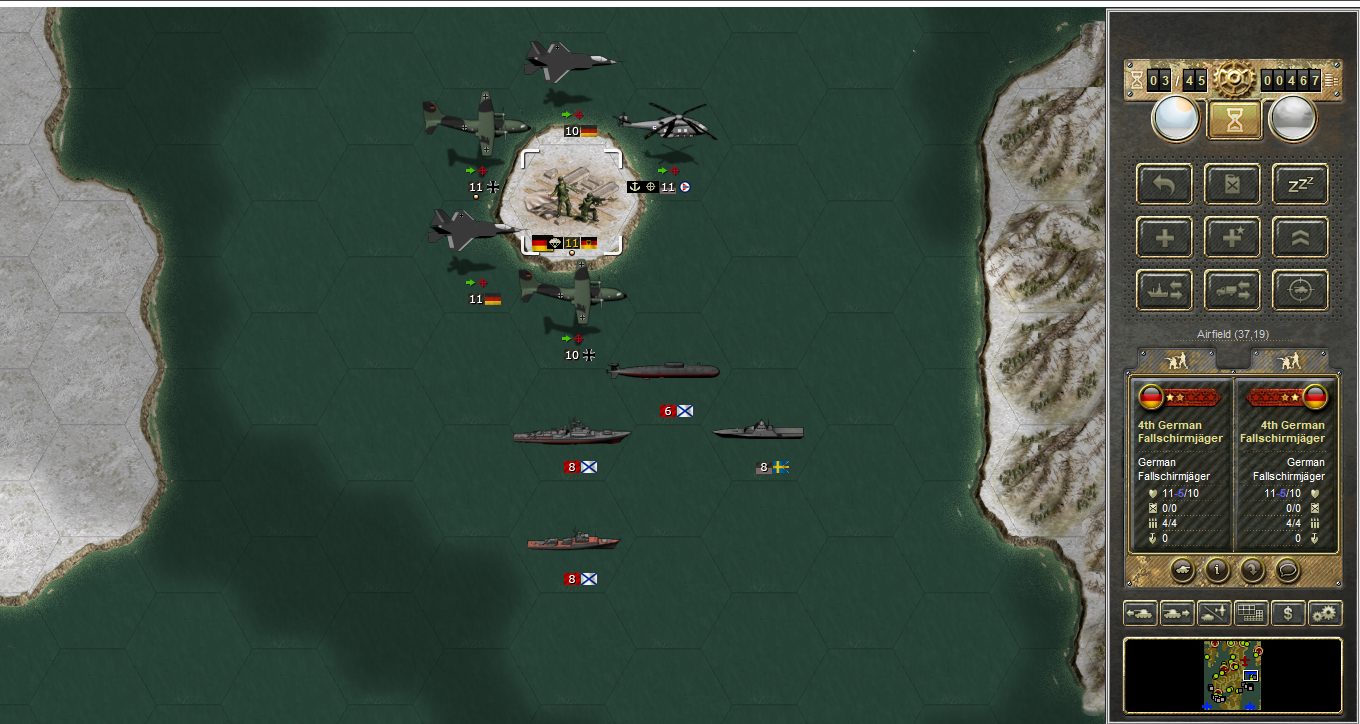
Task: Toggle the grid overlay toolbar button
Action: click(1250, 613)
